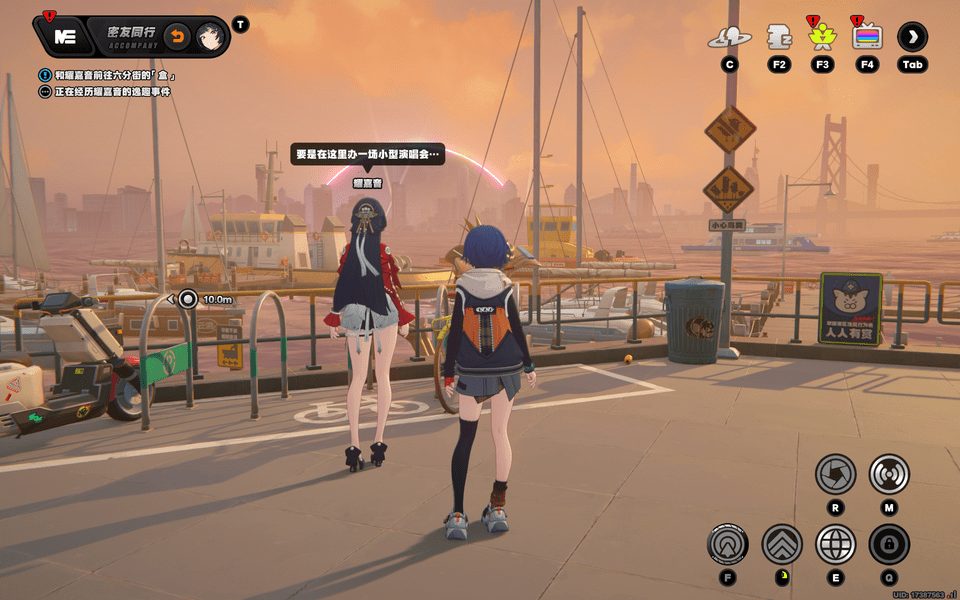Viewport: 960px width, 600px height.
Task: Expand the arrow menu in top bar
Action: click(x=912, y=37)
